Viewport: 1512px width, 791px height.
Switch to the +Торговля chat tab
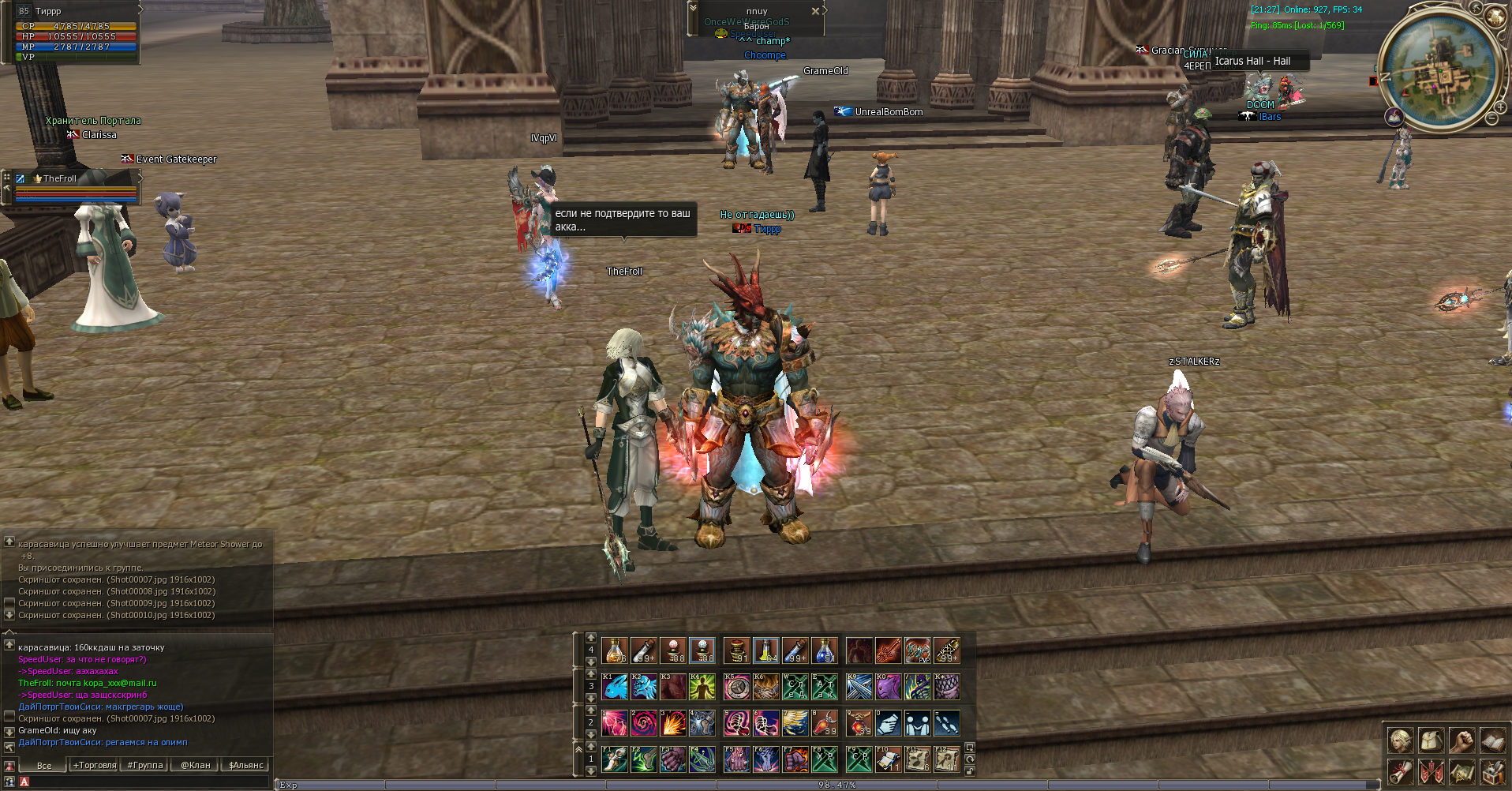[x=95, y=765]
